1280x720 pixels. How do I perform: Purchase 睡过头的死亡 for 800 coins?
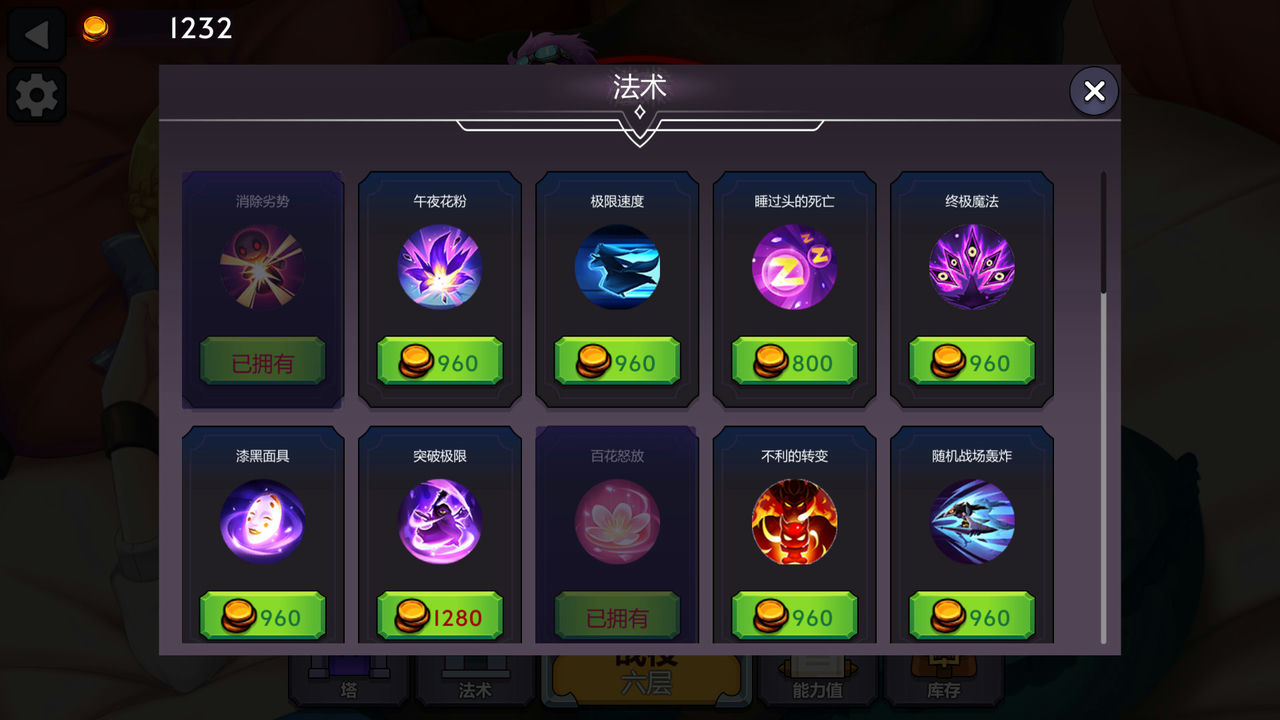coord(794,362)
